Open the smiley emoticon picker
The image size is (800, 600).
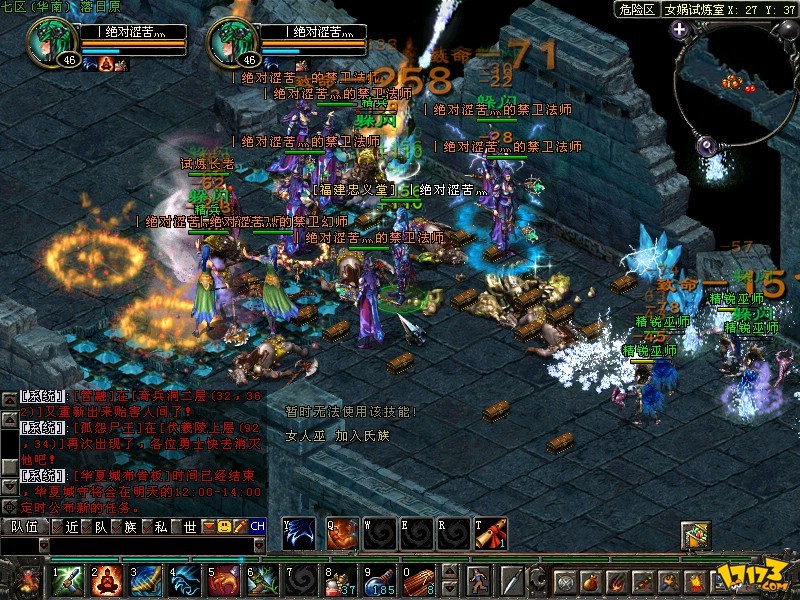(x=225, y=526)
